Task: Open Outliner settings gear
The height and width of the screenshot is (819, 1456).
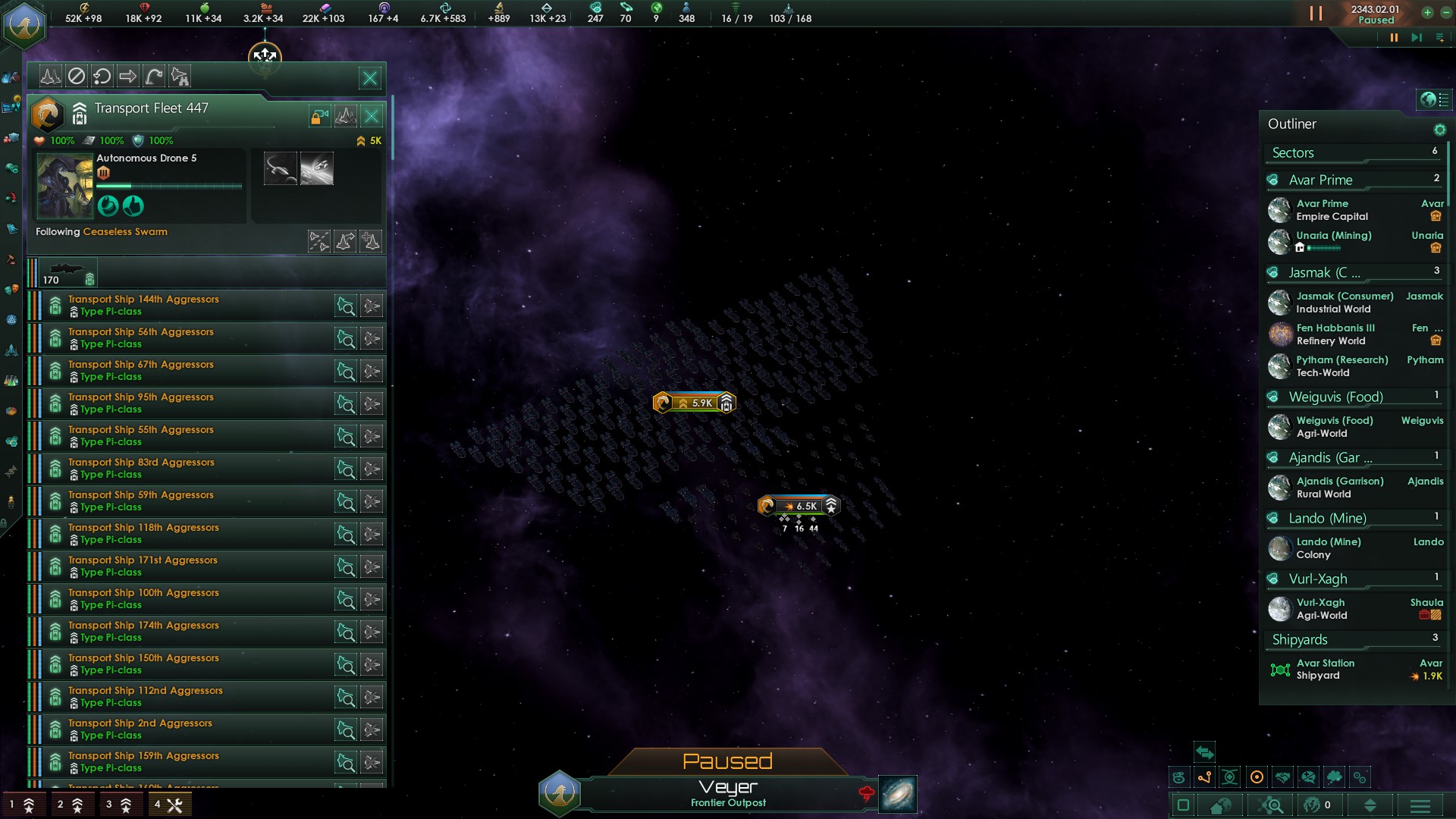Action: (1439, 130)
